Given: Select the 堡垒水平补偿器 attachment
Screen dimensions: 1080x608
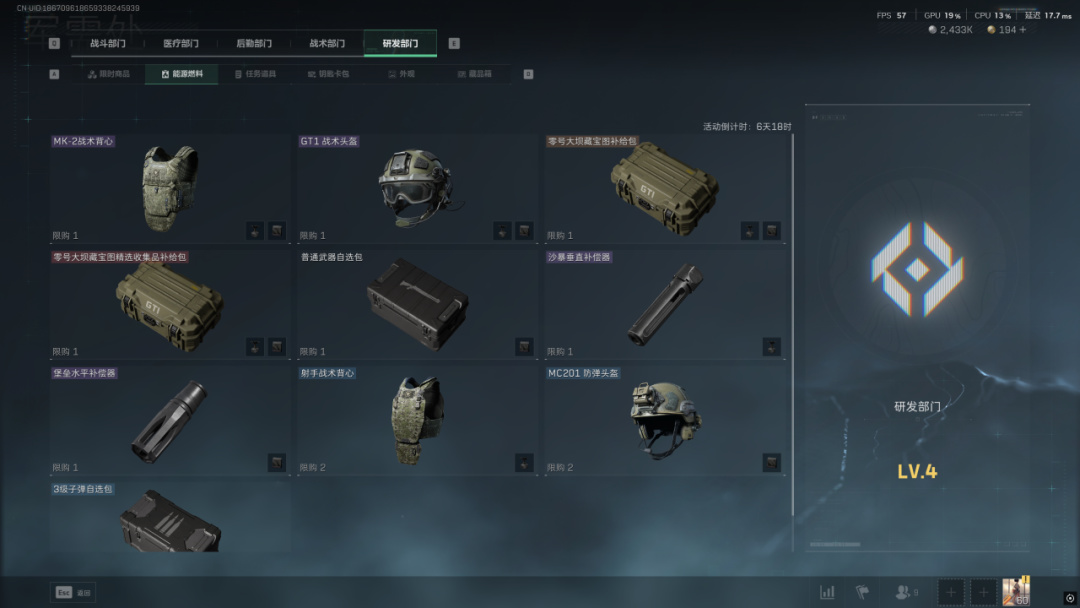Looking at the screenshot, I should (170, 420).
